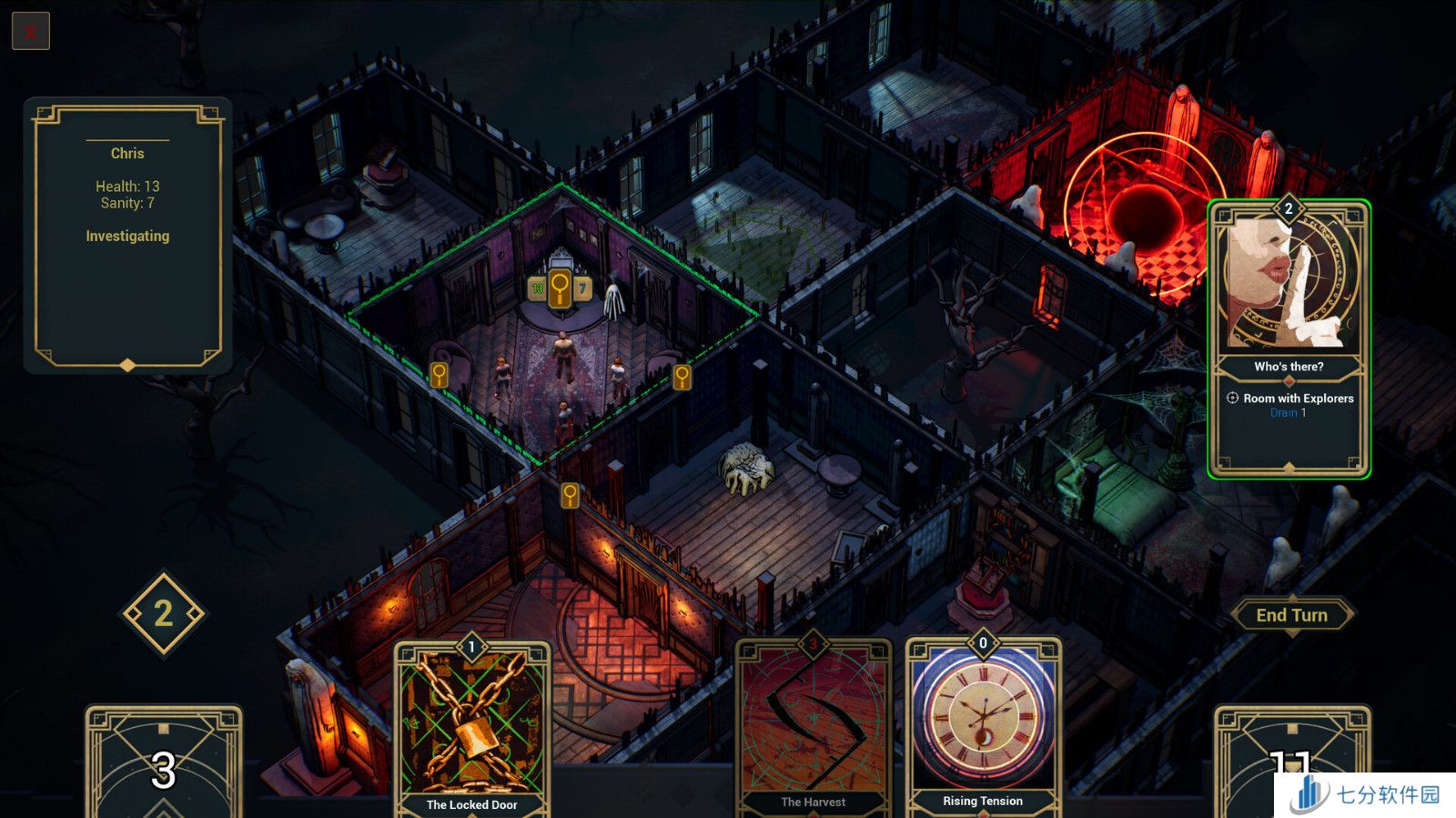The width and height of the screenshot is (1456, 818).
Task: Click the Chris character info panel
Action: pyautogui.click(x=127, y=235)
